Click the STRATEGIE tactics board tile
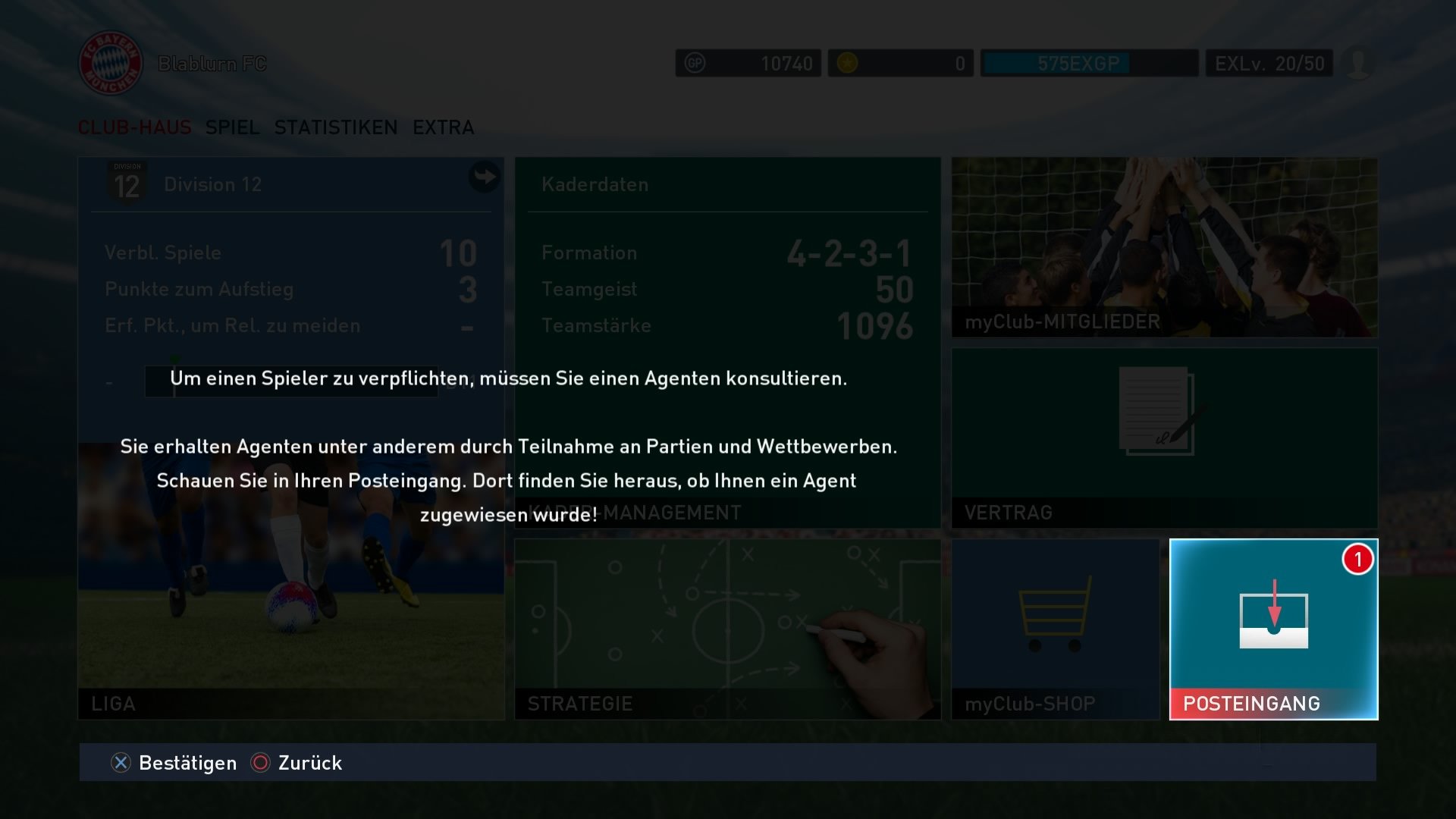This screenshot has height=819, width=1456. 724,629
